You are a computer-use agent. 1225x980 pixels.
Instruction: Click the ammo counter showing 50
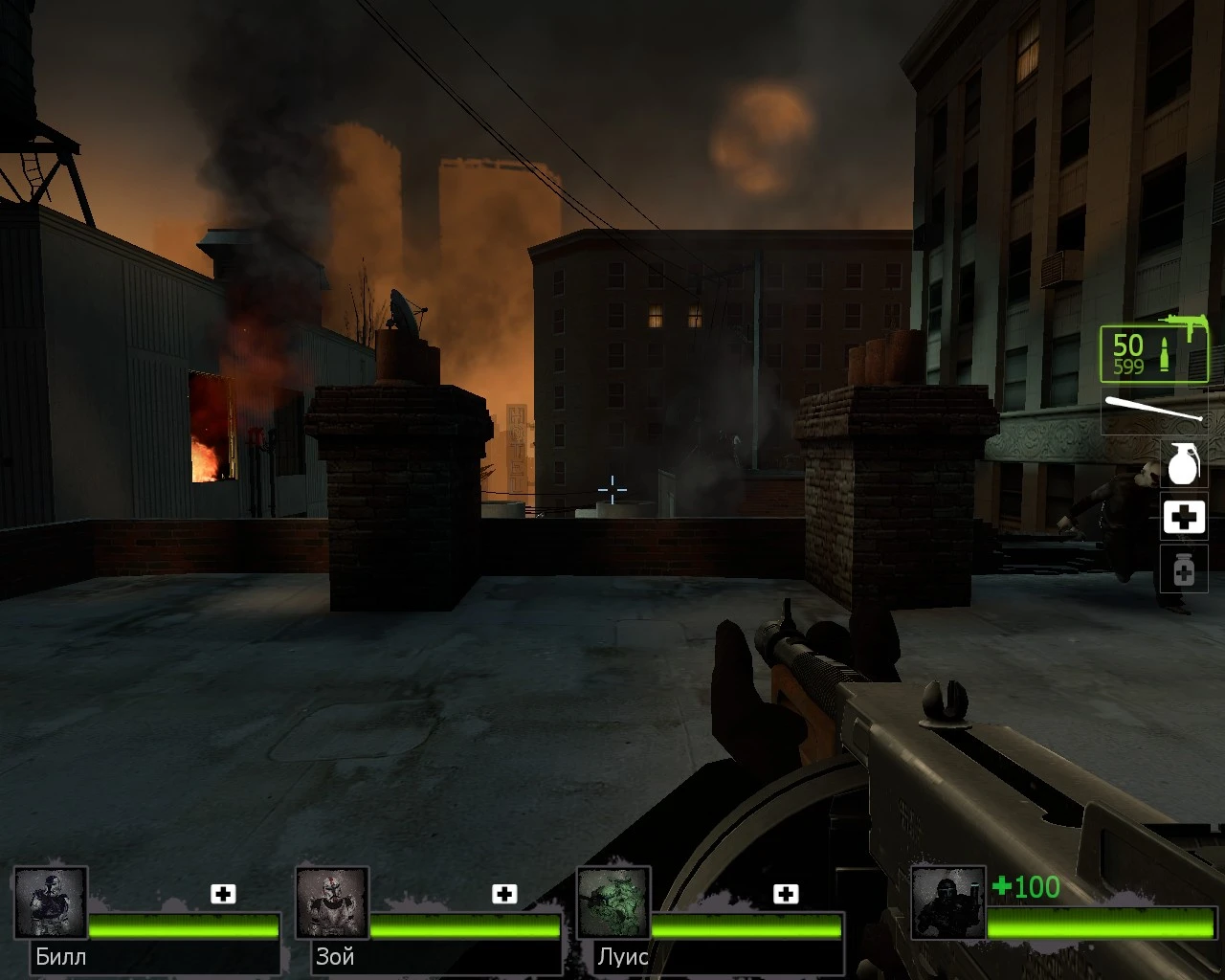[1126, 345]
